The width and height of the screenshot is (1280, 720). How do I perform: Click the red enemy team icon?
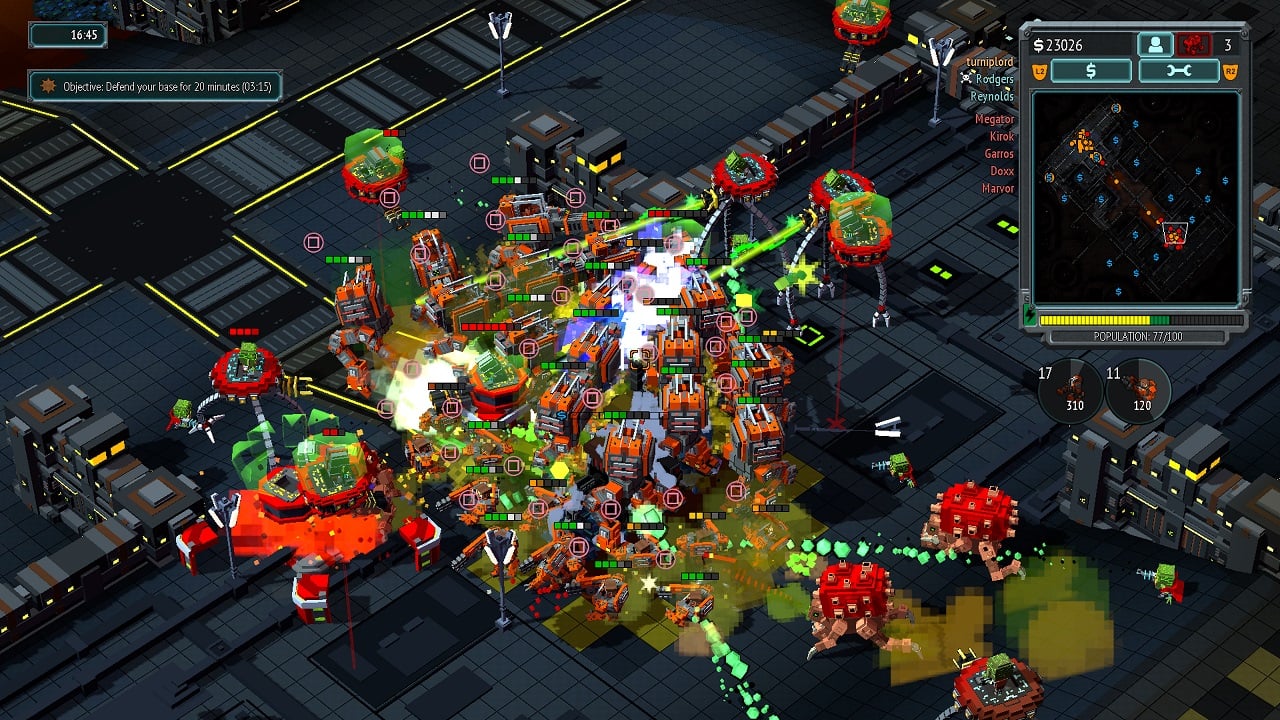1192,45
